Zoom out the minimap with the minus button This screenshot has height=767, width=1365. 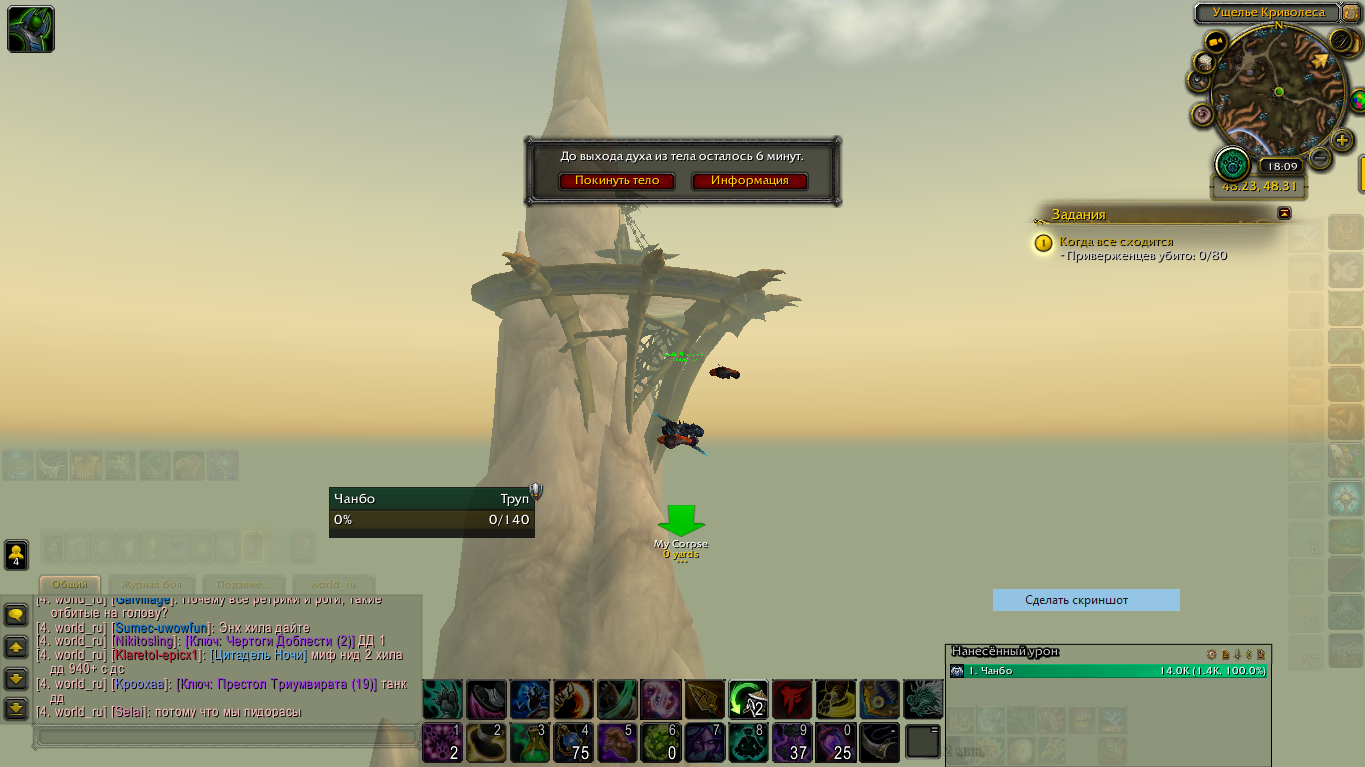[1320, 158]
